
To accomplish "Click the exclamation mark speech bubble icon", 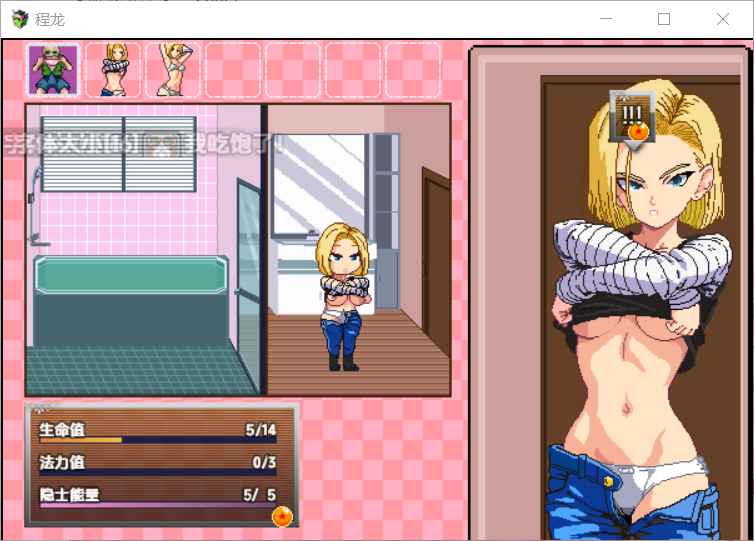I will click(x=632, y=115).
